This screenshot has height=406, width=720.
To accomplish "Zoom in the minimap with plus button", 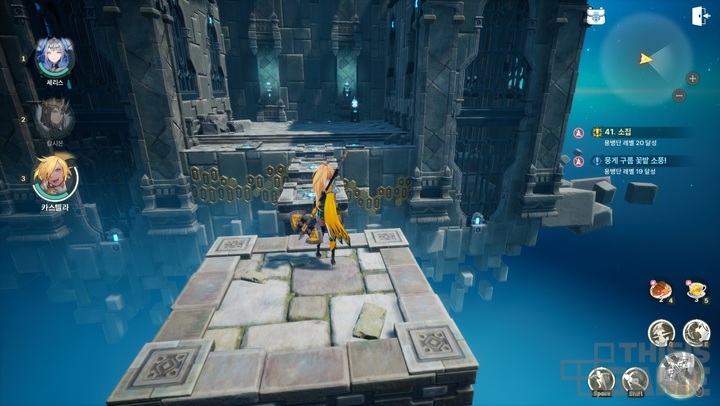I will click(692, 78).
